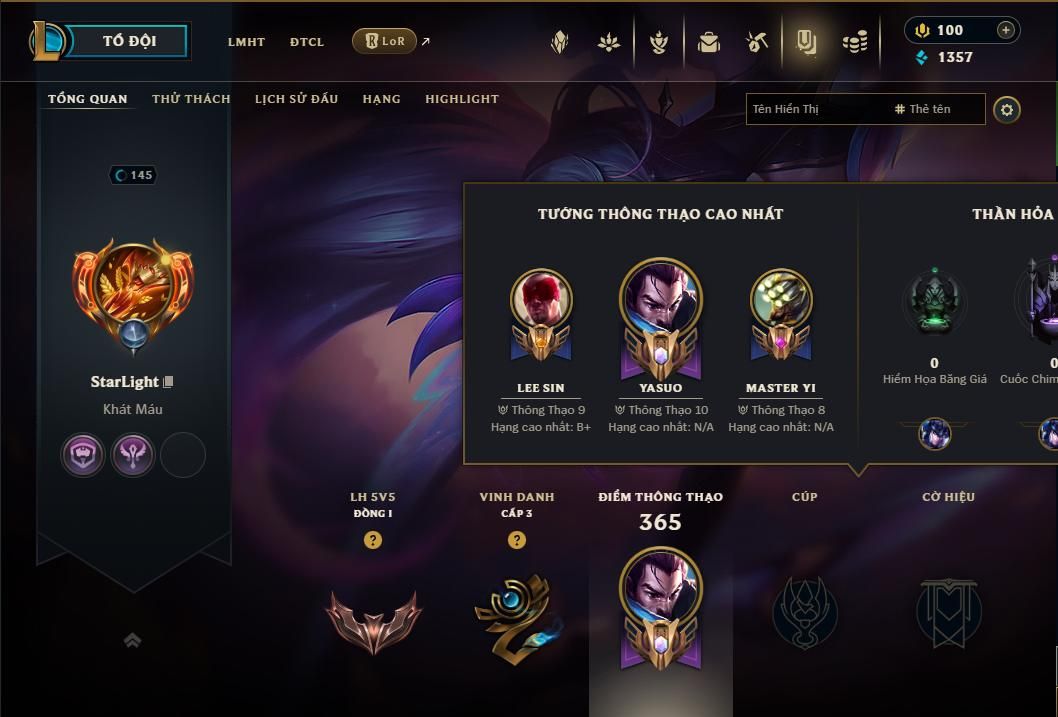Switch to the ĐTCL game mode
Viewport: 1058px width, 717px height.
pyautogui.click(x=307, y=42)
